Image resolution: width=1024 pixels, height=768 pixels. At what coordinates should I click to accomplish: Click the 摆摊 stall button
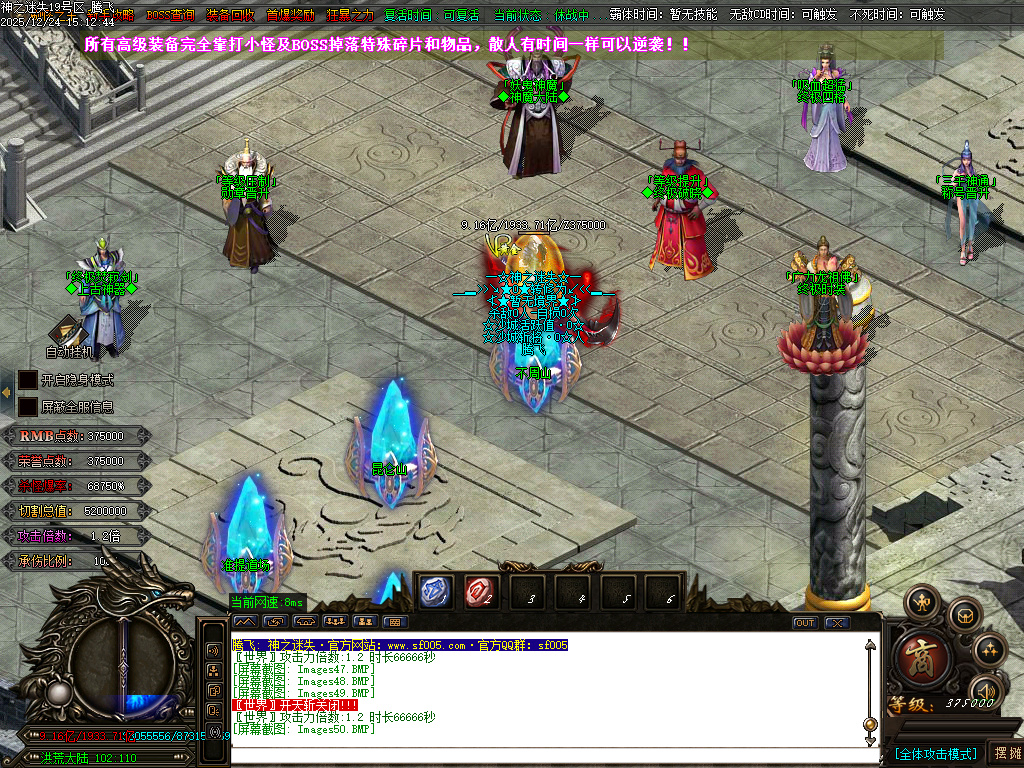(1004, 753)
